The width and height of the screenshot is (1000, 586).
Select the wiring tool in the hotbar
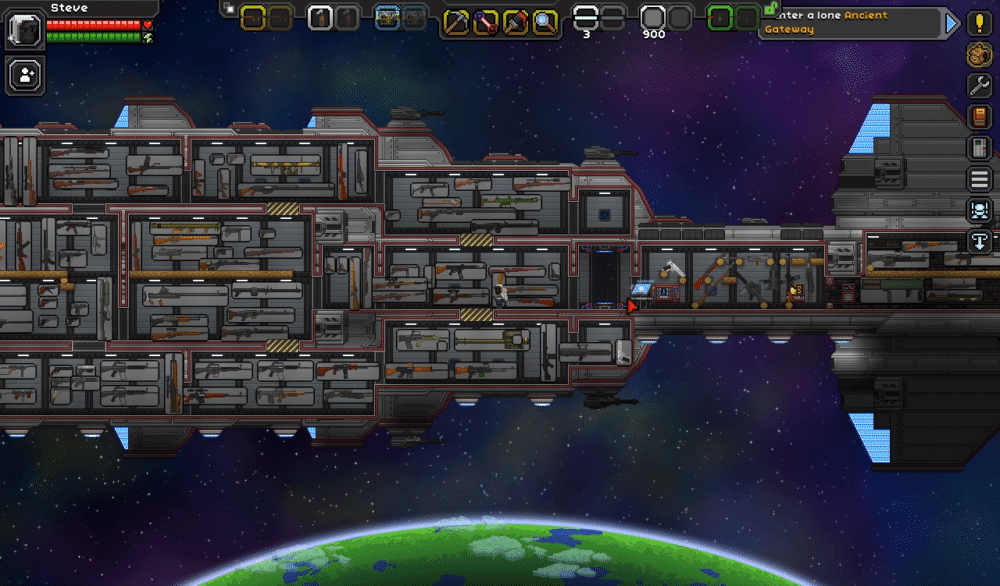tap(486, 21)
